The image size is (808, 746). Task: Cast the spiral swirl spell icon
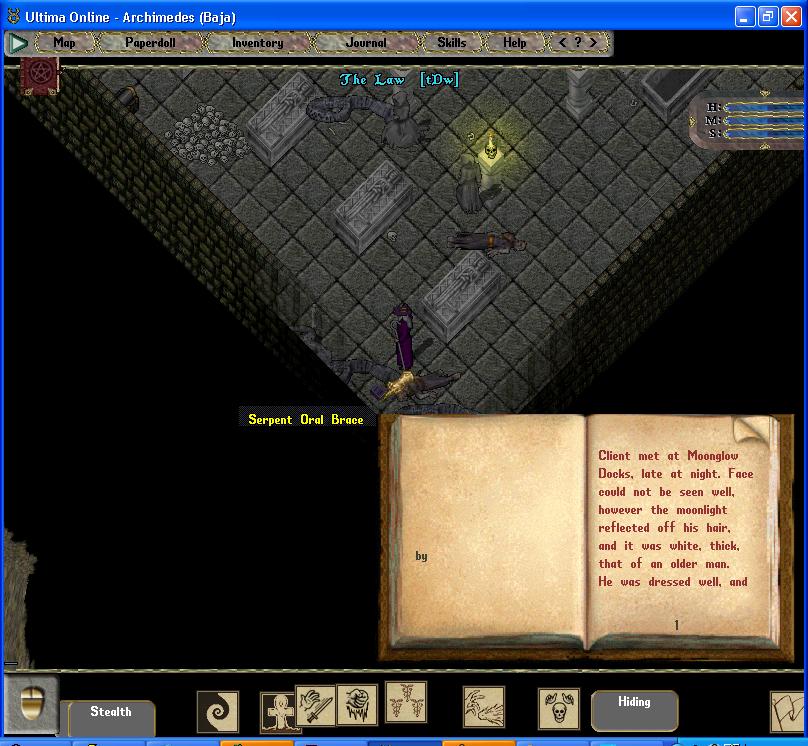tap(217, 711)
